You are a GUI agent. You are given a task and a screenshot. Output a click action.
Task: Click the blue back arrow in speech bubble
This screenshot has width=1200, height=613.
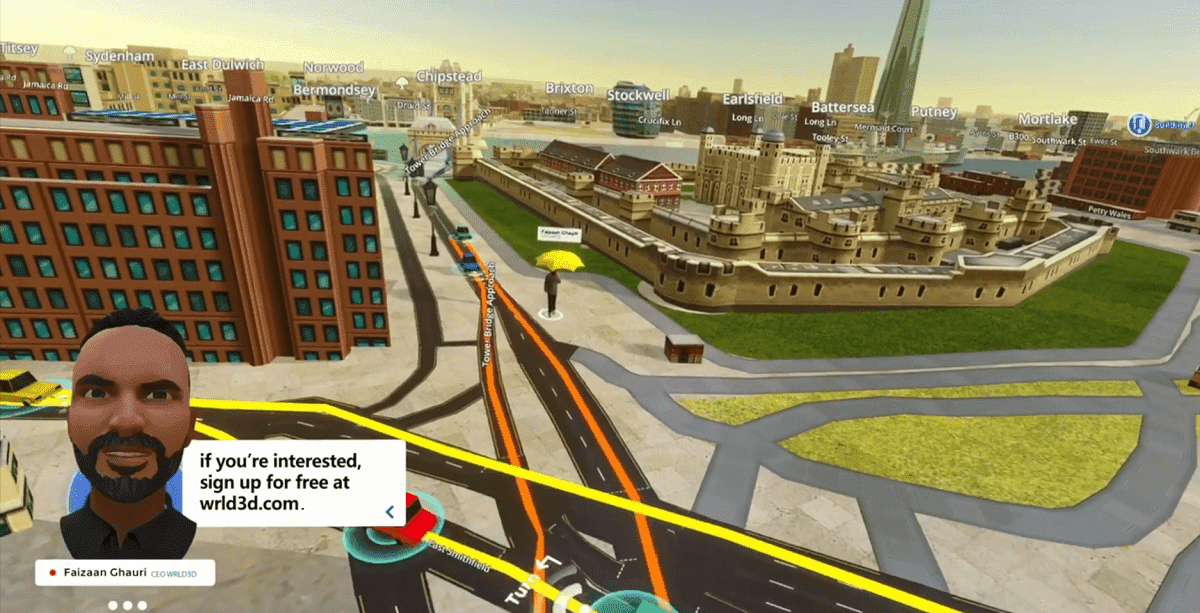[389, 512]
